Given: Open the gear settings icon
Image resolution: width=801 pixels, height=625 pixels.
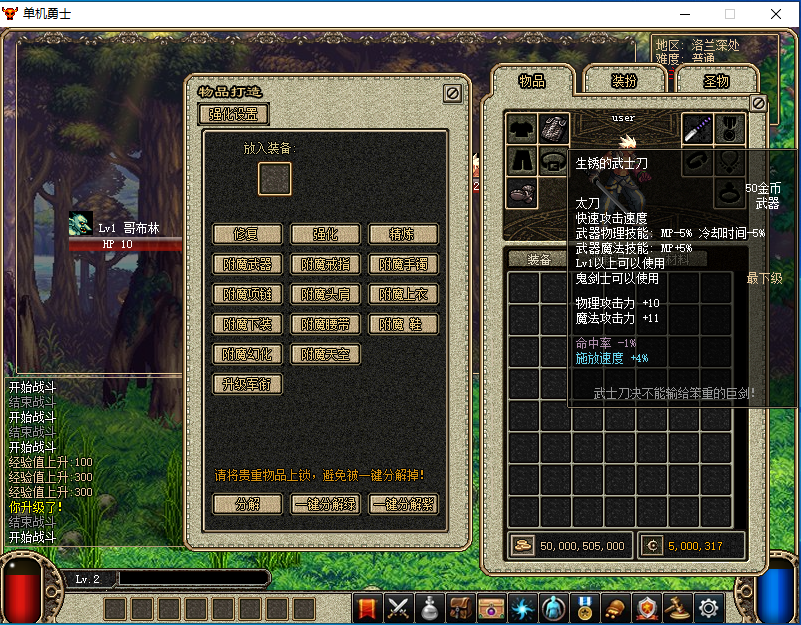Looking at the screenshot, I should (709, 606).
